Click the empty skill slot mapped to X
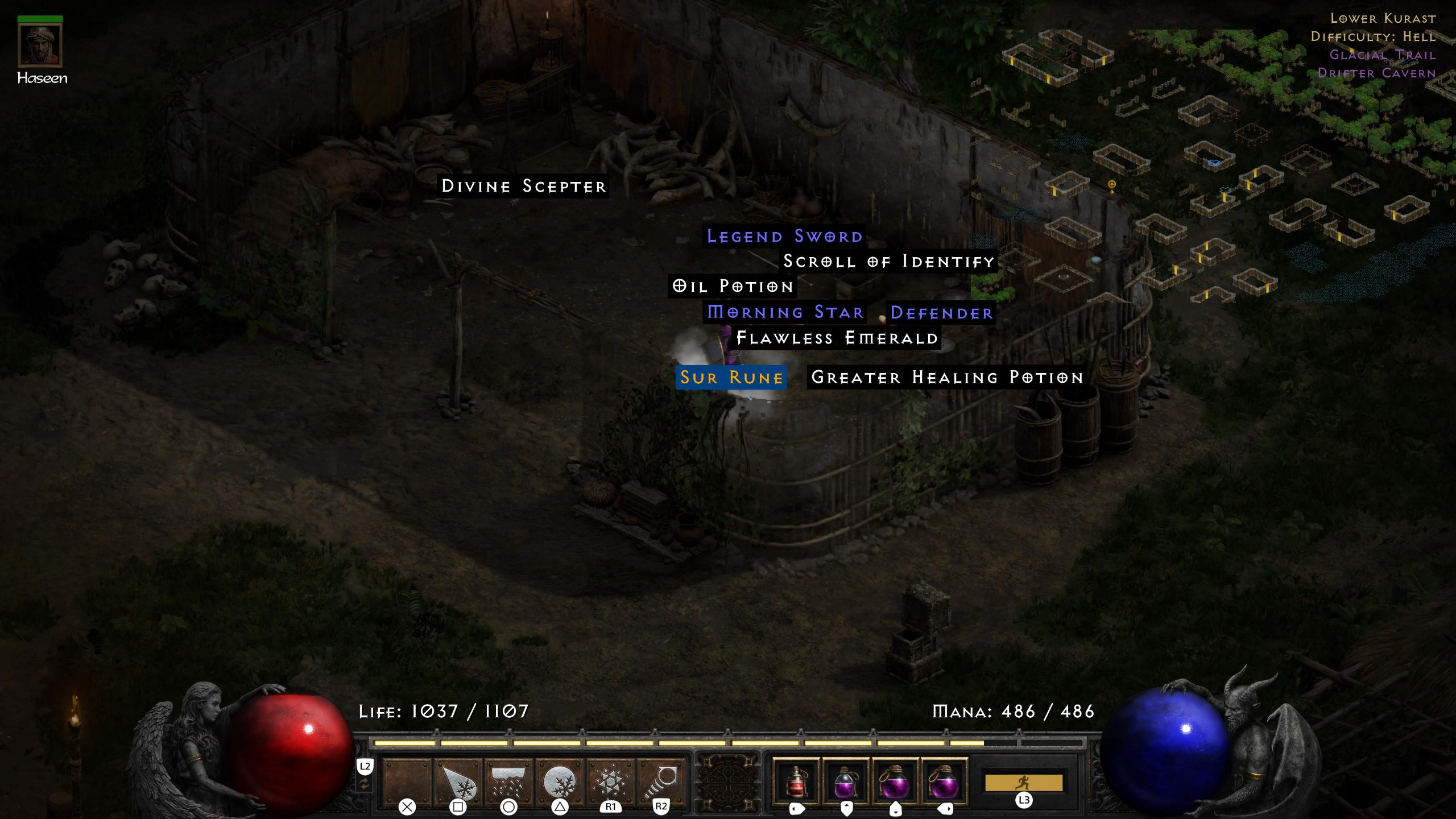The width and height of the screenshot is (1456, 819). coord(407,779)
